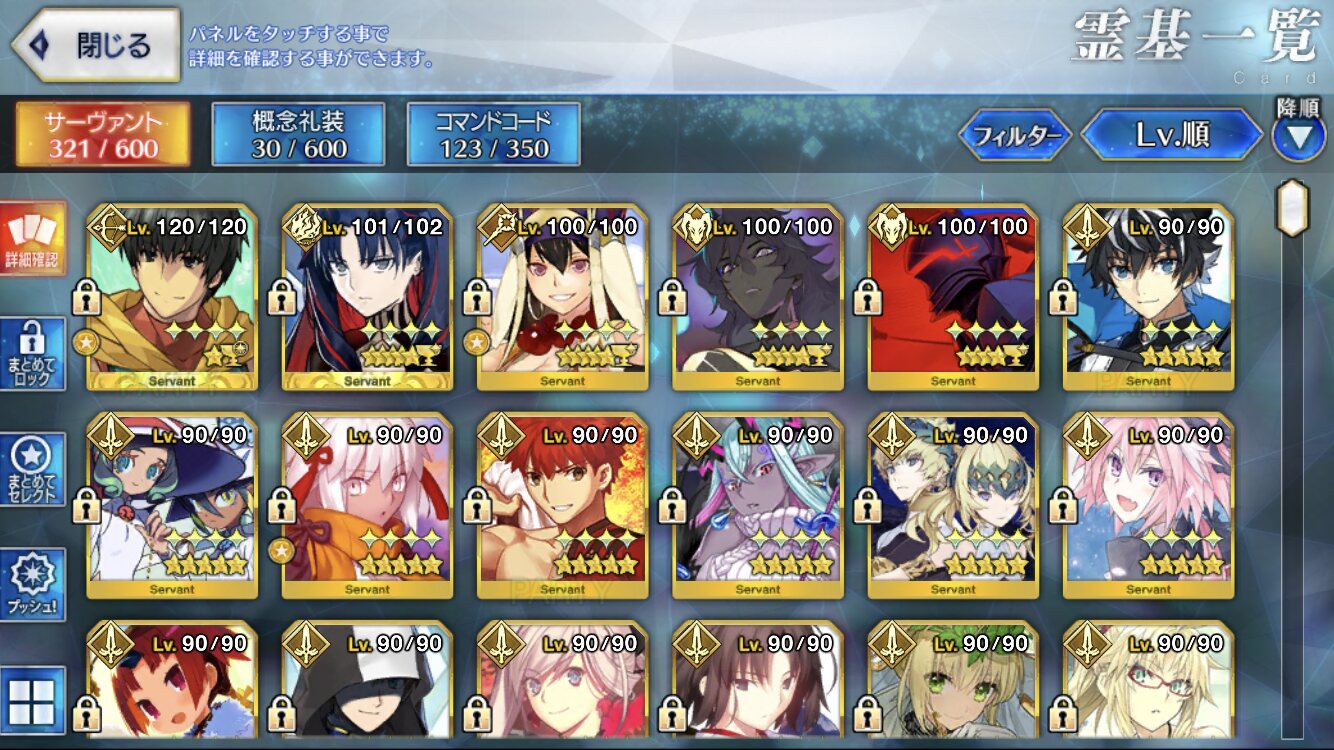1334x750 pixels.
Task: Activate the 詳細確認 mode button
Action: [x=32, y=238]
